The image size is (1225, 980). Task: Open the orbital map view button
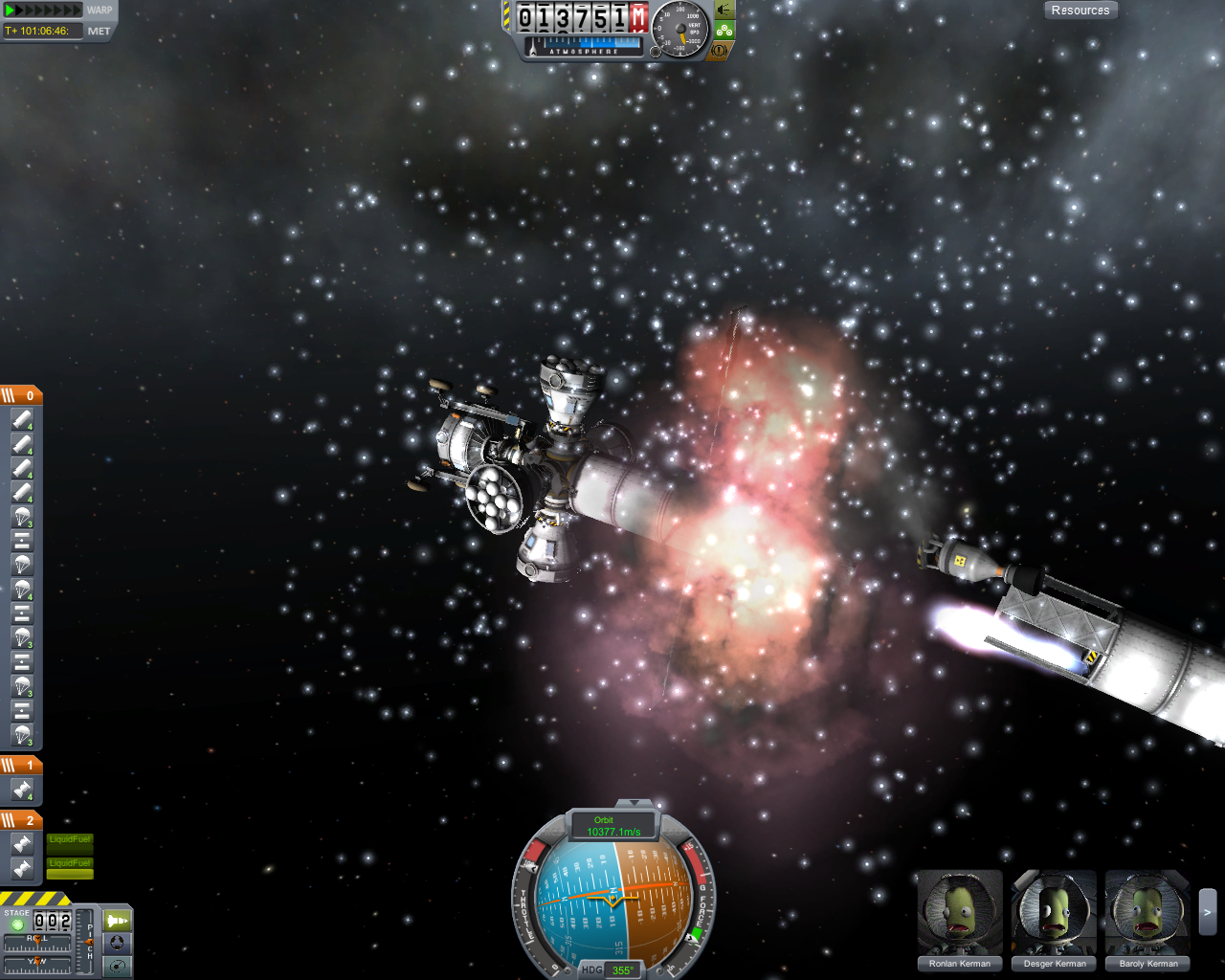pyautogui.click(x=117, y=966)
